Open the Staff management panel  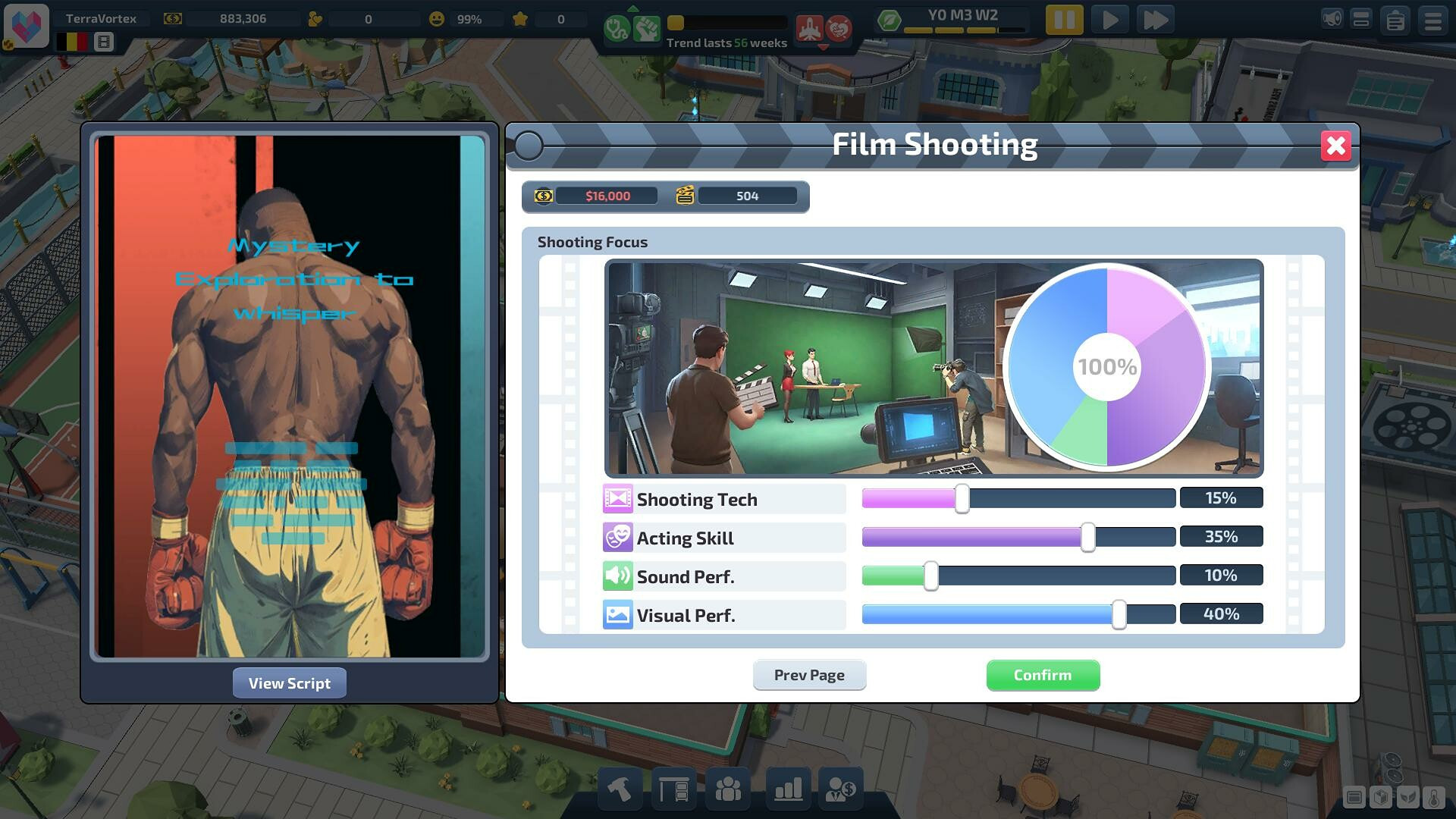(x=728, y=789)
